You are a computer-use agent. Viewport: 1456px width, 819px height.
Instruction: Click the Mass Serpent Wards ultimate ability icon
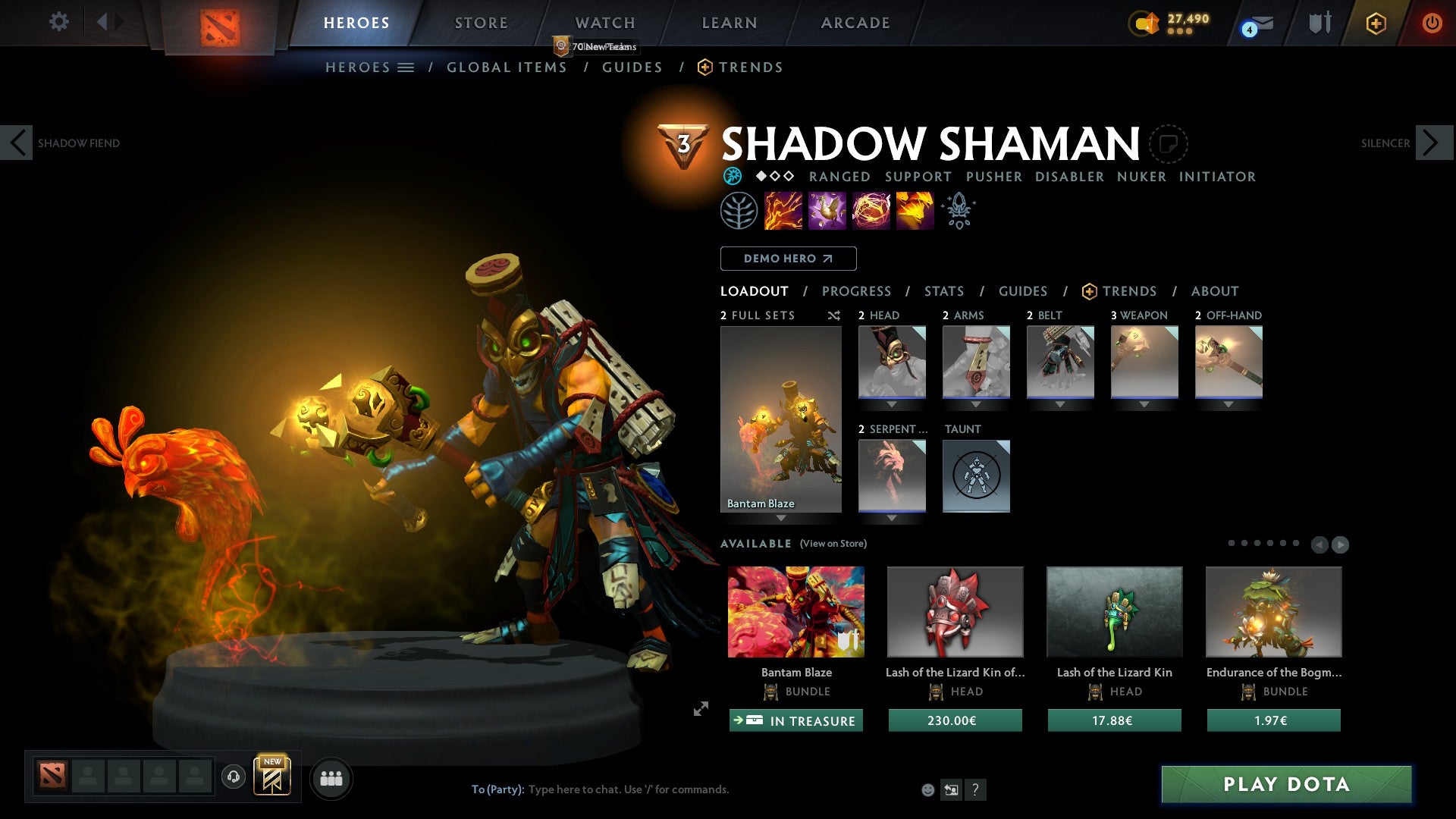[x=914, y=211]
